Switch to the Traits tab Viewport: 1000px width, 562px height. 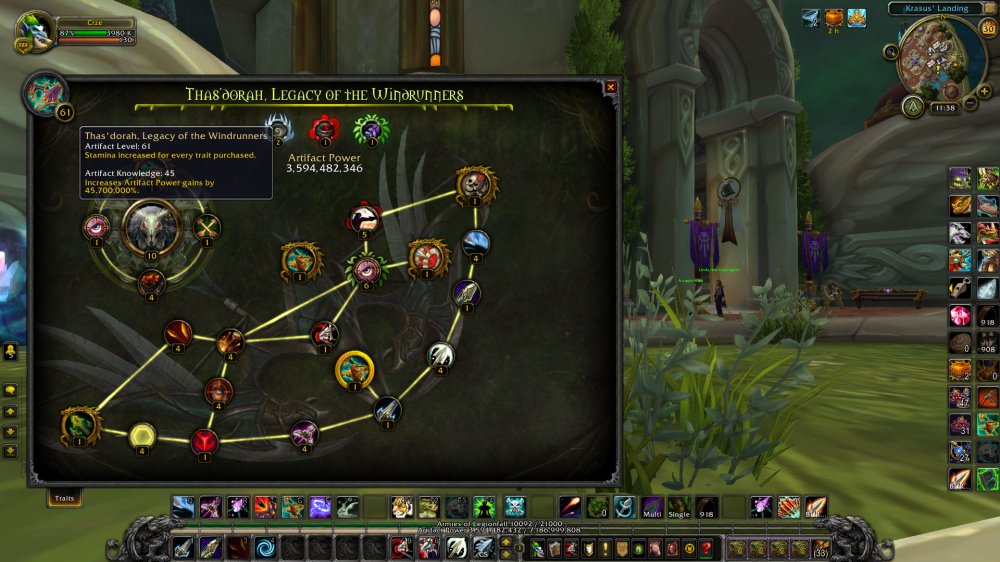point(65,497)
